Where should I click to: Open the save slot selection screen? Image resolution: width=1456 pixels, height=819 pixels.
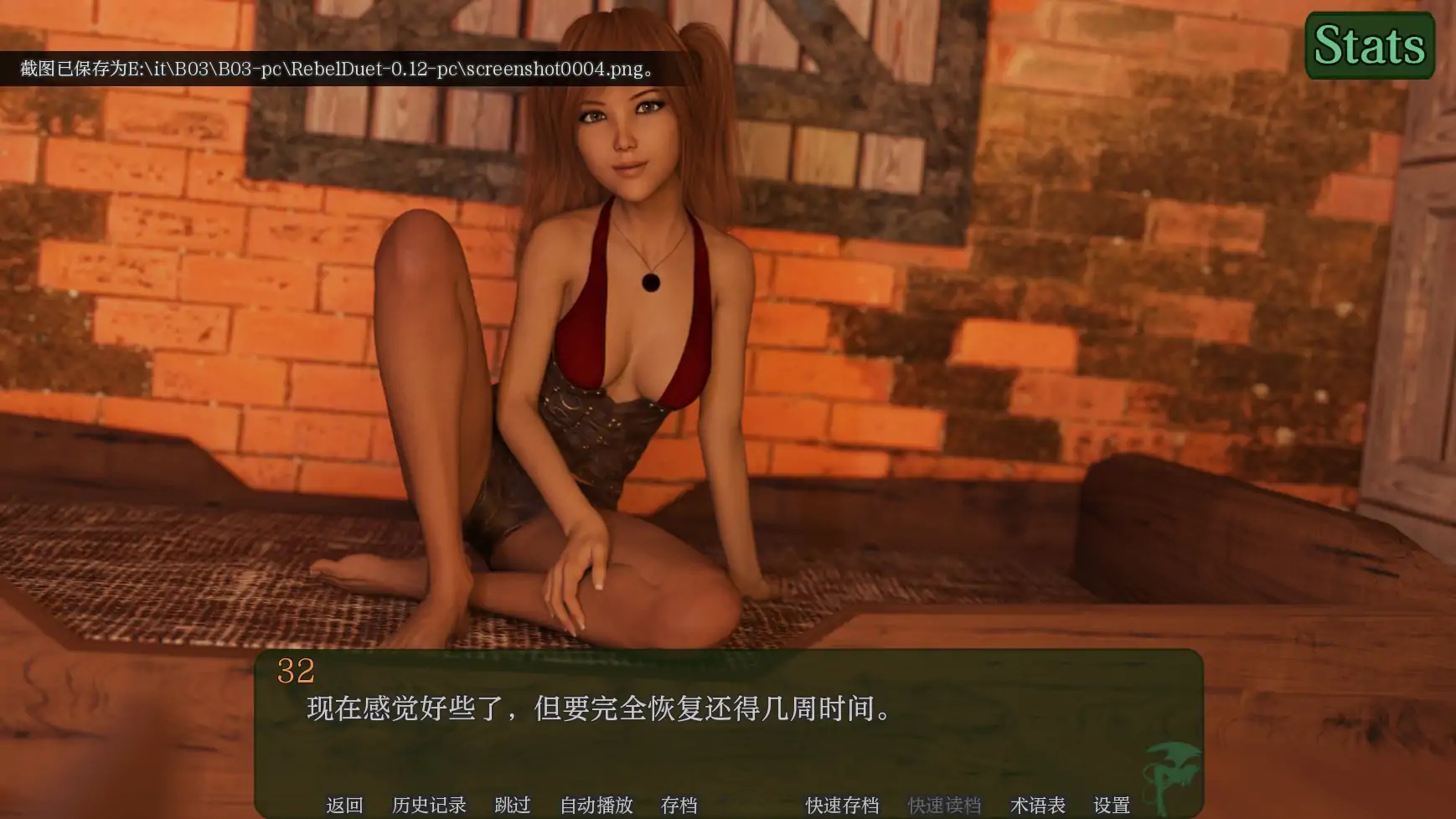(680, 805)
